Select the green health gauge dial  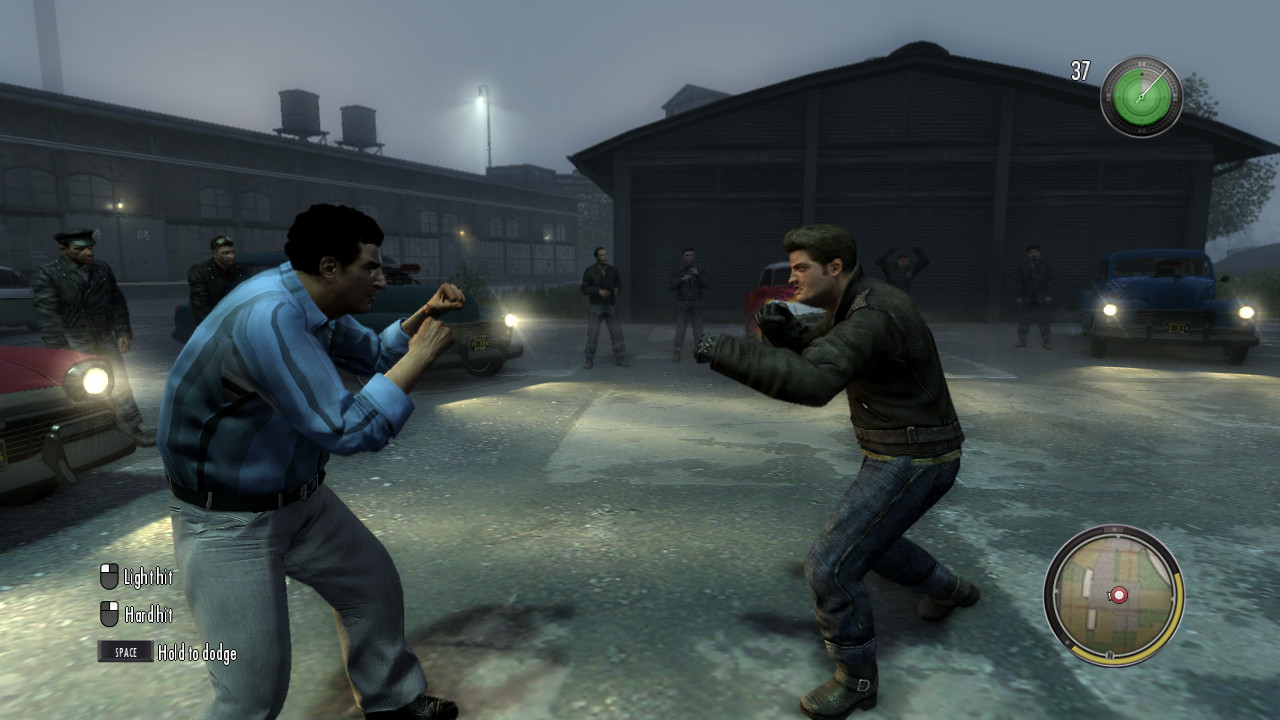(1139, 97)
